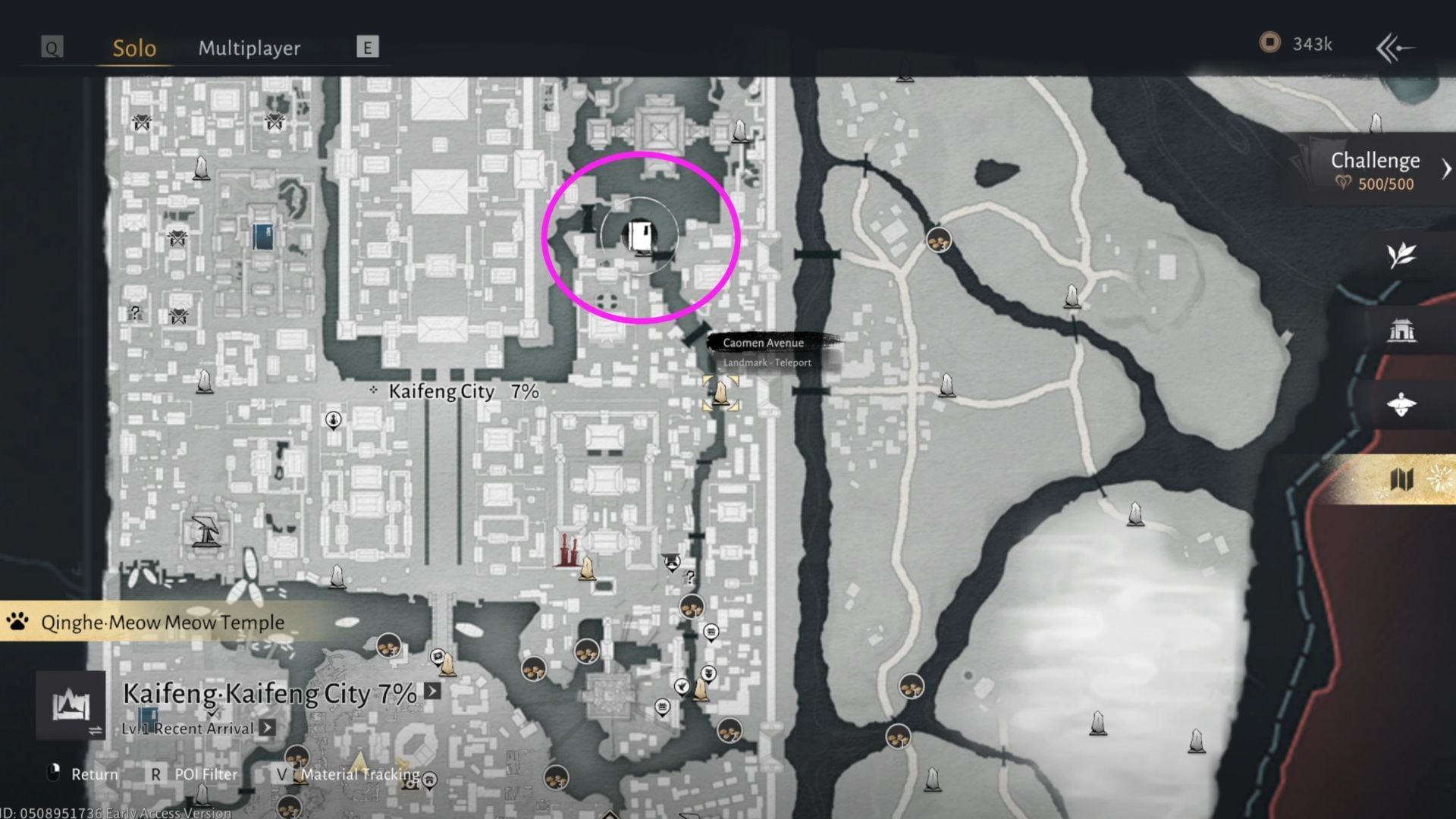Expand the Challenge panel with its chevron

(1445, 167)
